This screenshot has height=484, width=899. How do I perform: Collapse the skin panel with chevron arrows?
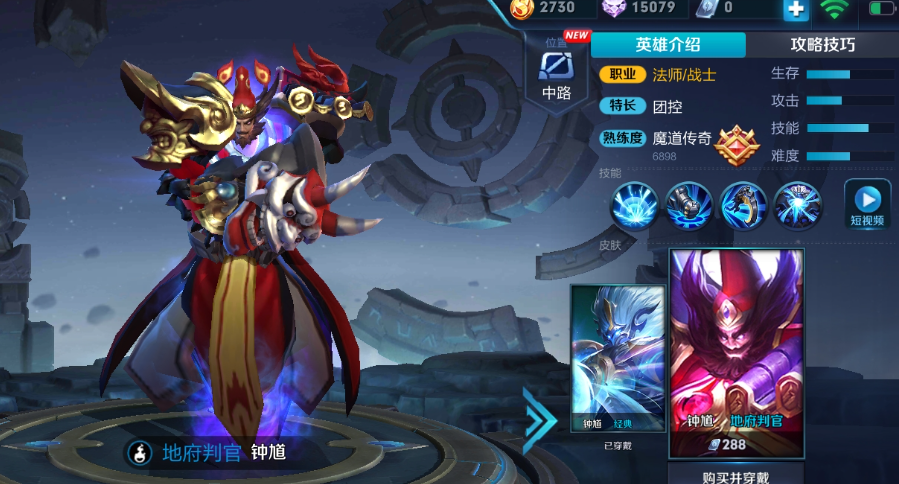[x=540, y=414]
